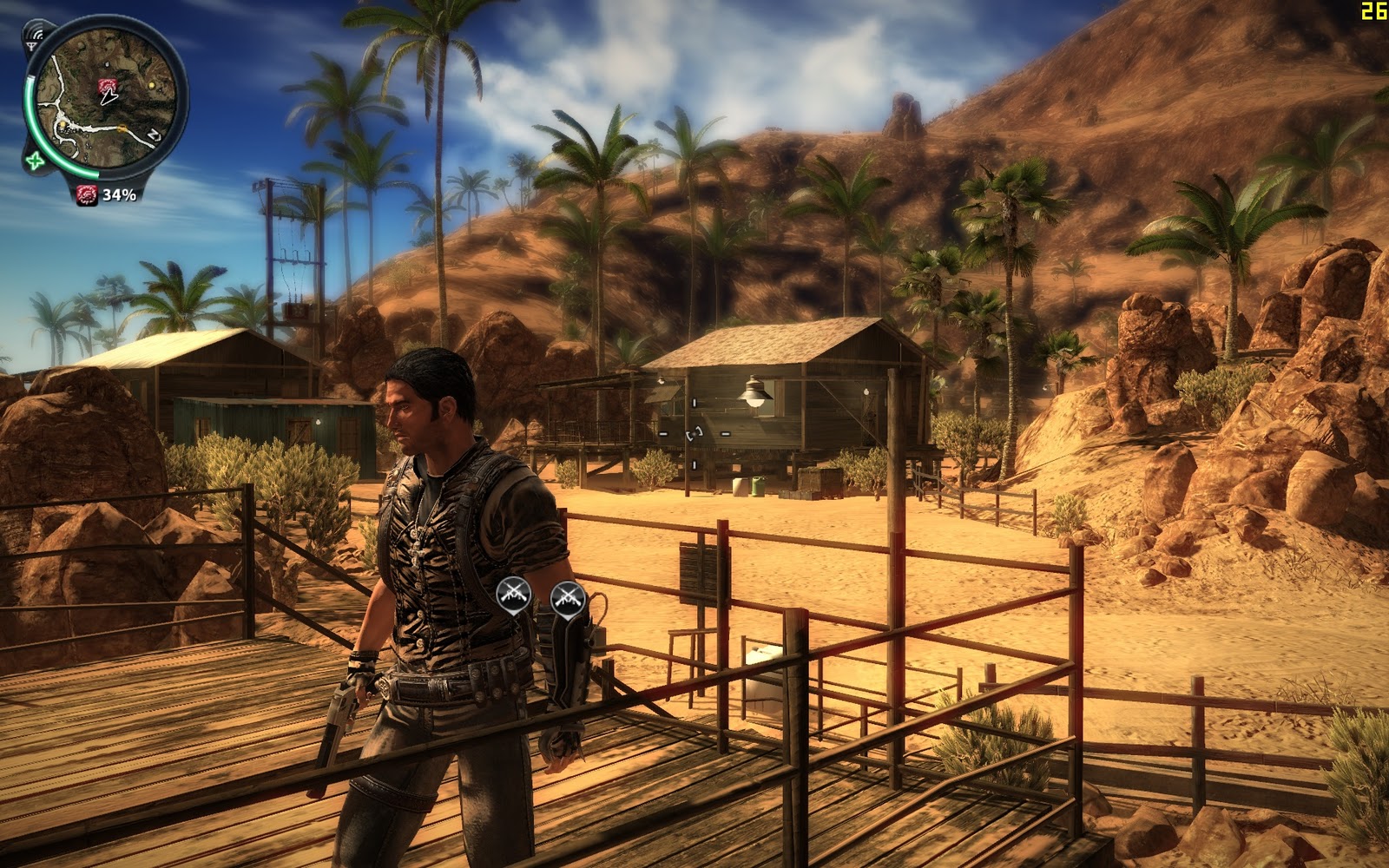
Task: Click the red faction marker inside the minimap
Action: 108,86
